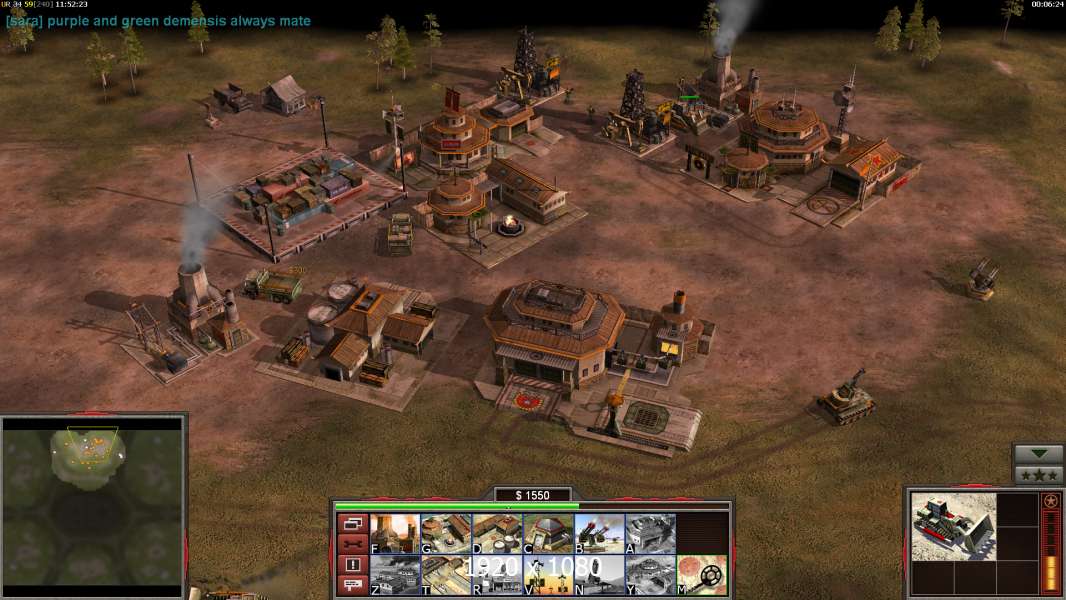Click the overlapping windows button on command bar
Screen dimensions: 1066x600
[x=352, y=523]
